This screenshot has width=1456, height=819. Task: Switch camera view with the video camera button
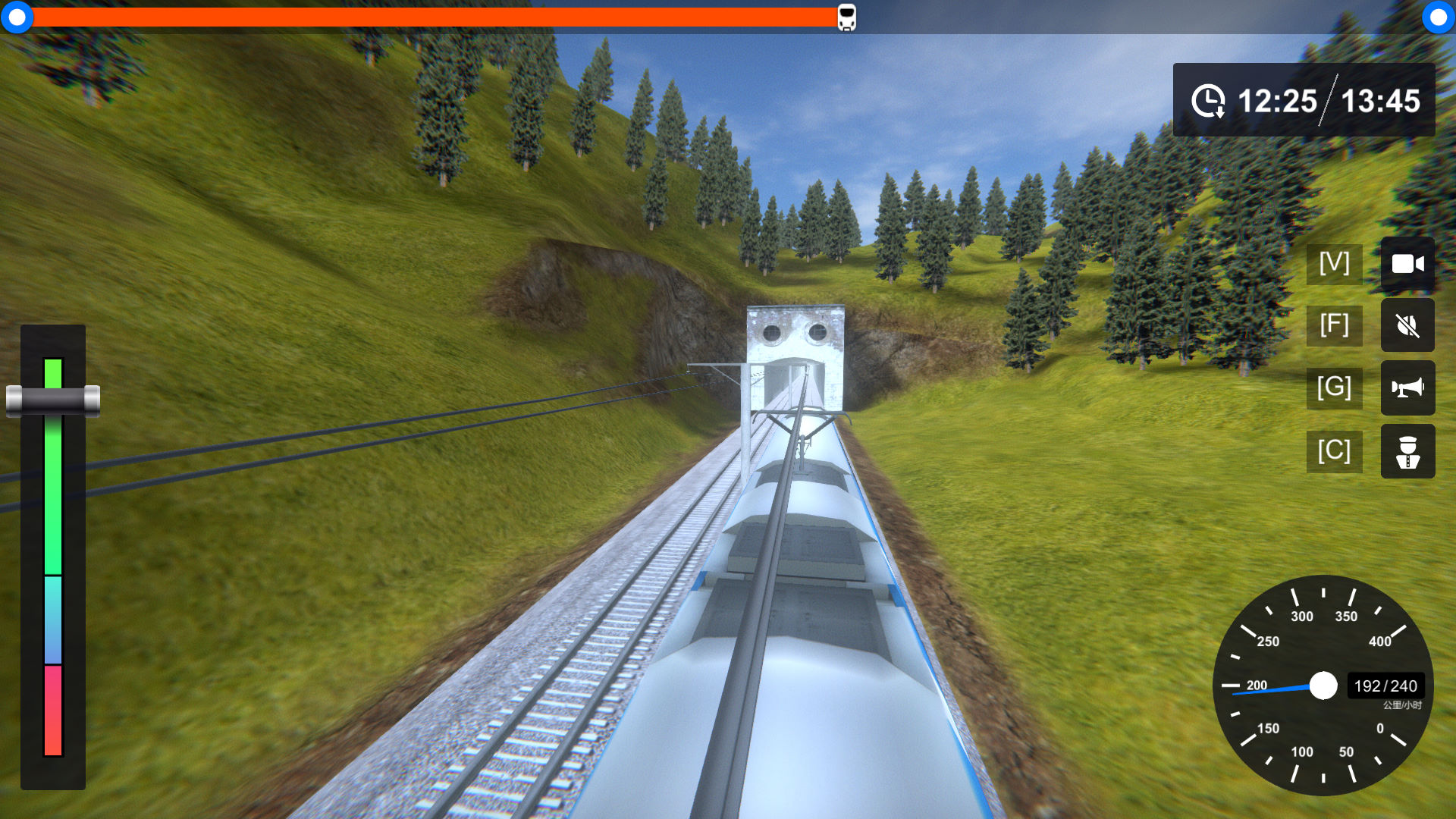point(1407,264)
